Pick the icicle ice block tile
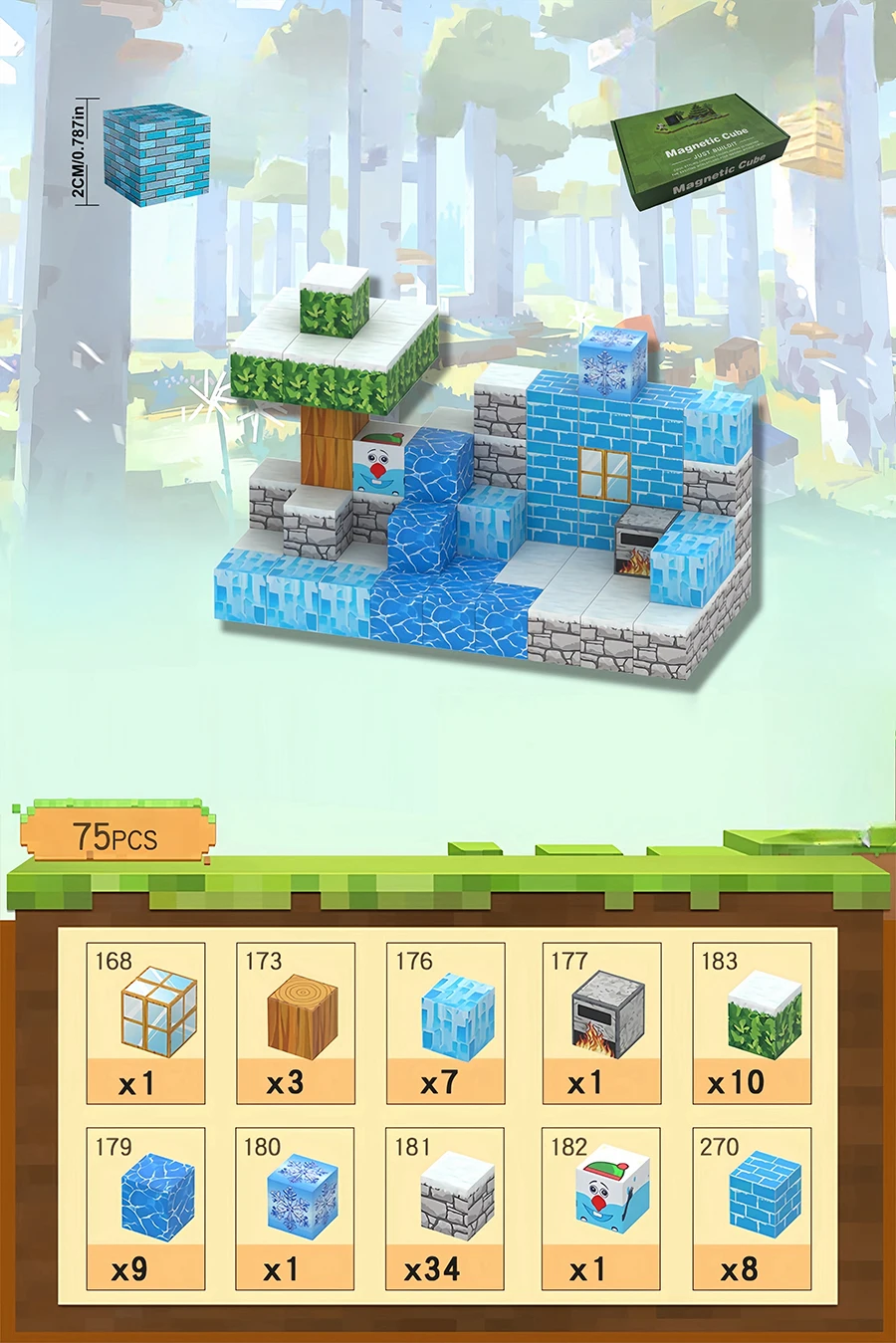The width and height of the screenshot is (896, 1343). pos(446,1022)
